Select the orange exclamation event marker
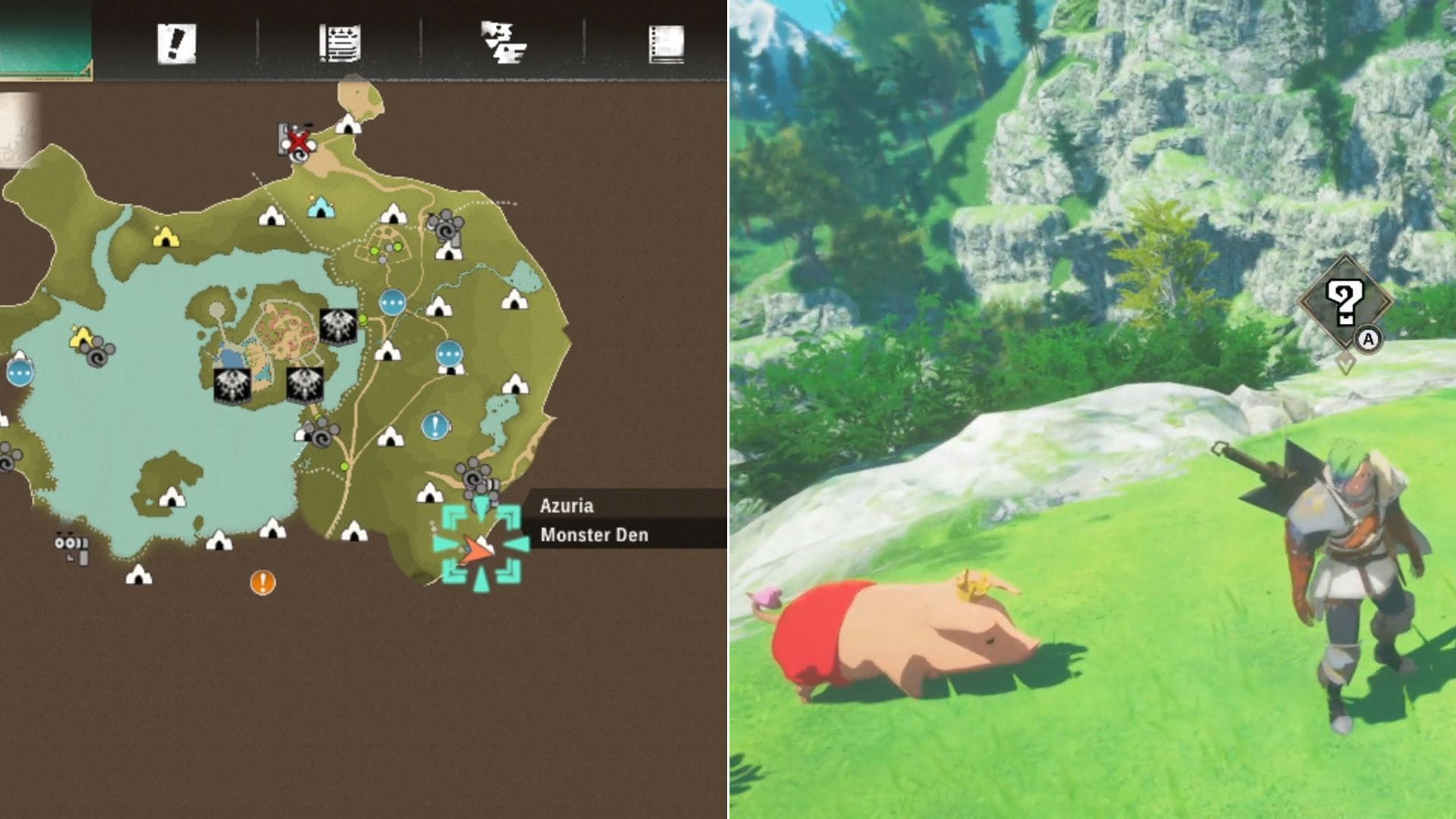1456x819 pixels. pos(263,582)
